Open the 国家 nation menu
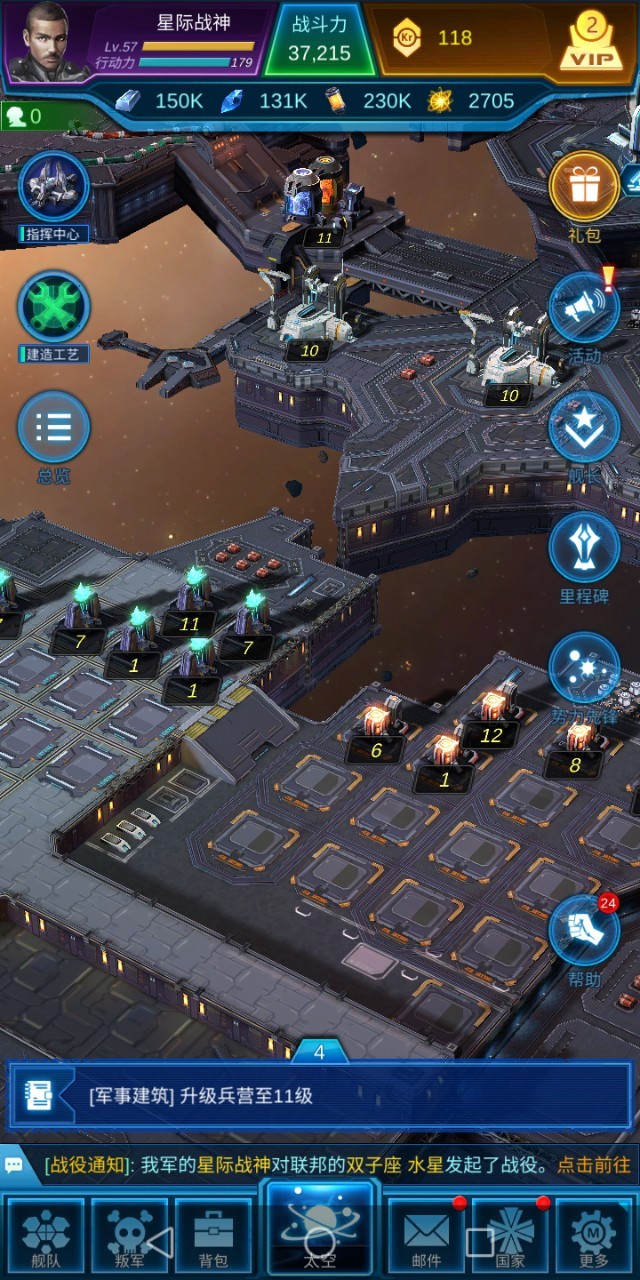640x1280 pixels. point(510,1235)
